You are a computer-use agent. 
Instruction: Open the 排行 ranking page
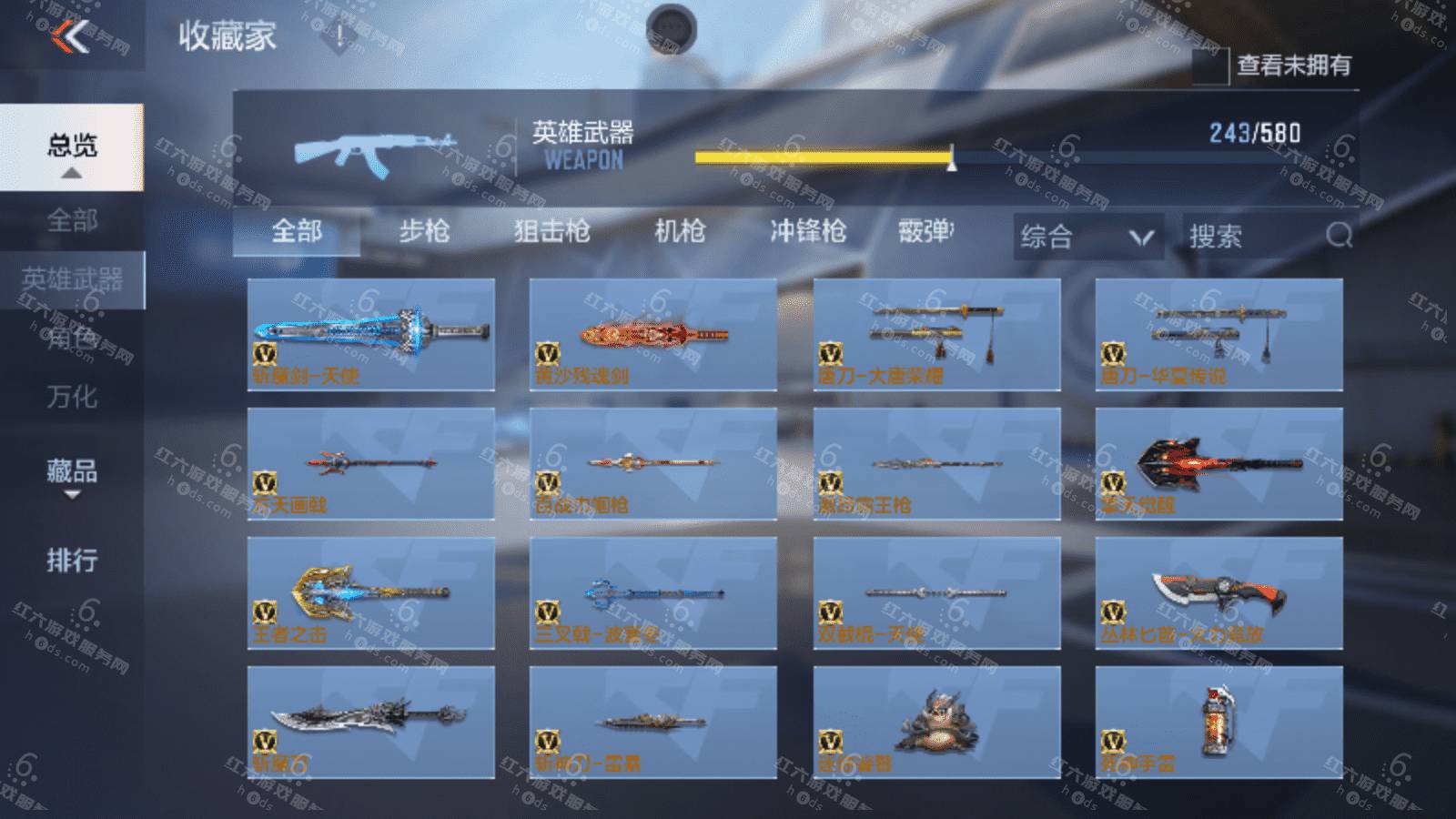pyautogui.click(x=72, y=560)
